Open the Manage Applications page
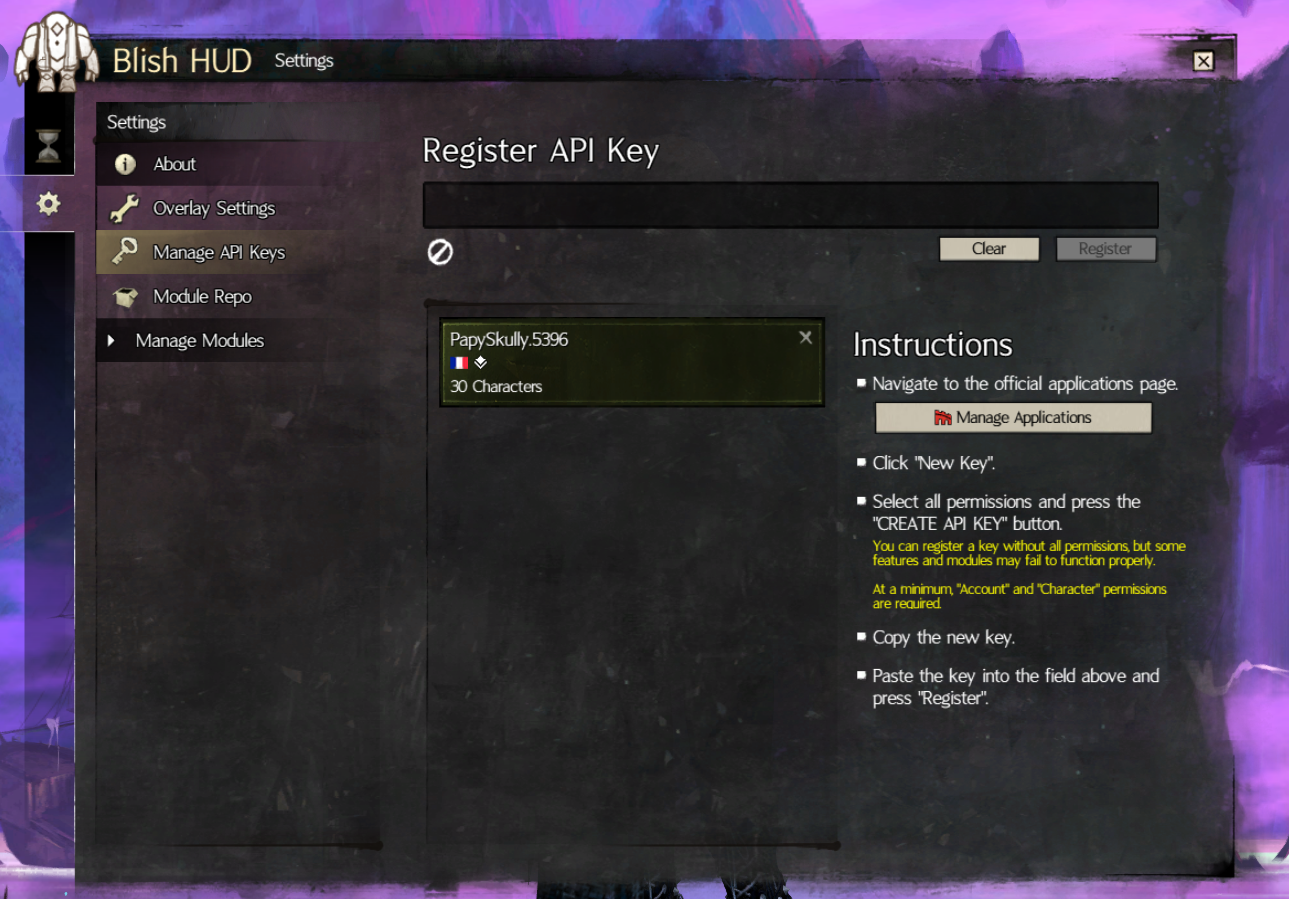The width and height of the screenshot is (1289, 899). coord(1013,418)
